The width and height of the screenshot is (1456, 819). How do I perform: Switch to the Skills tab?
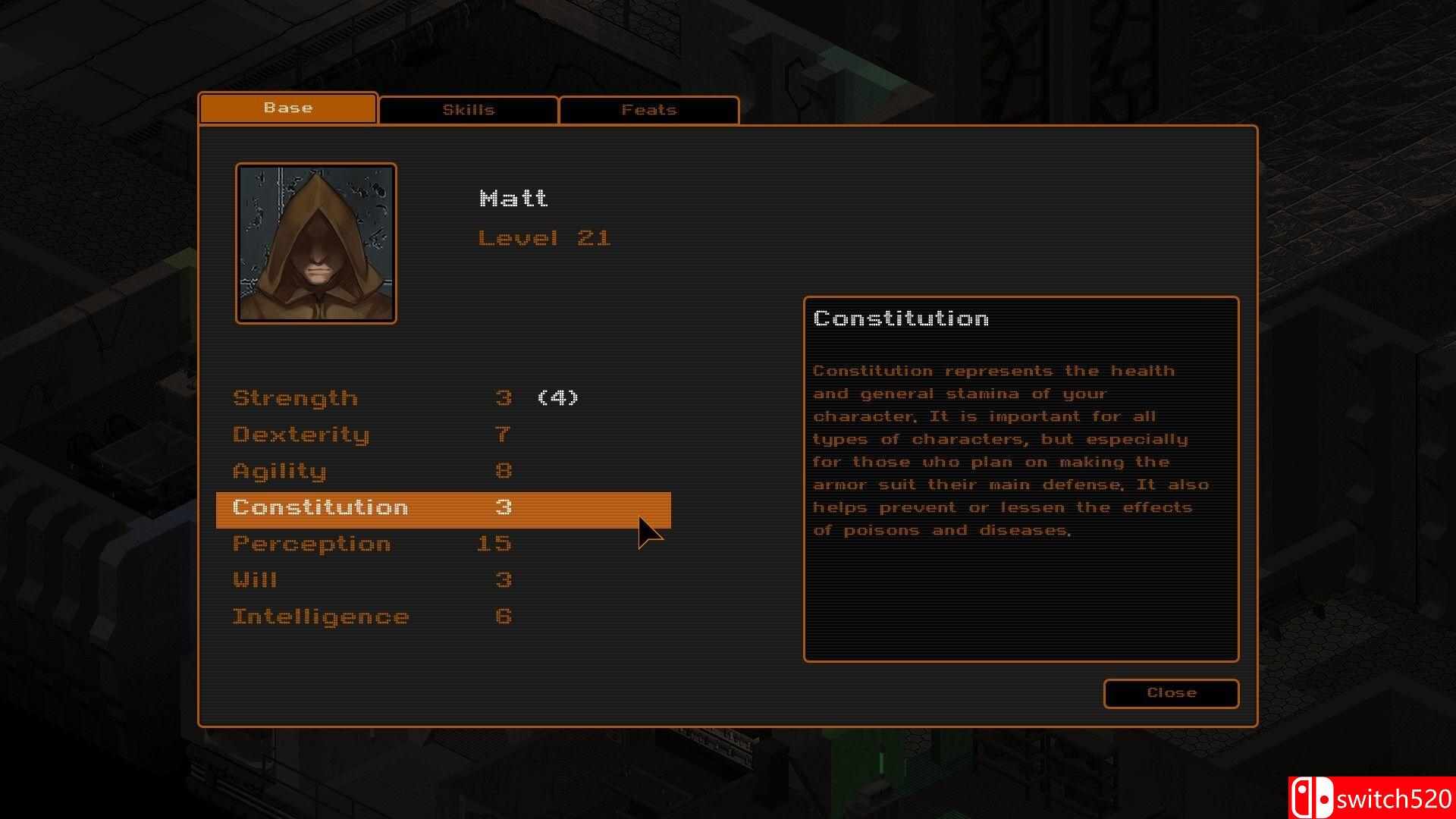(468, 109)
